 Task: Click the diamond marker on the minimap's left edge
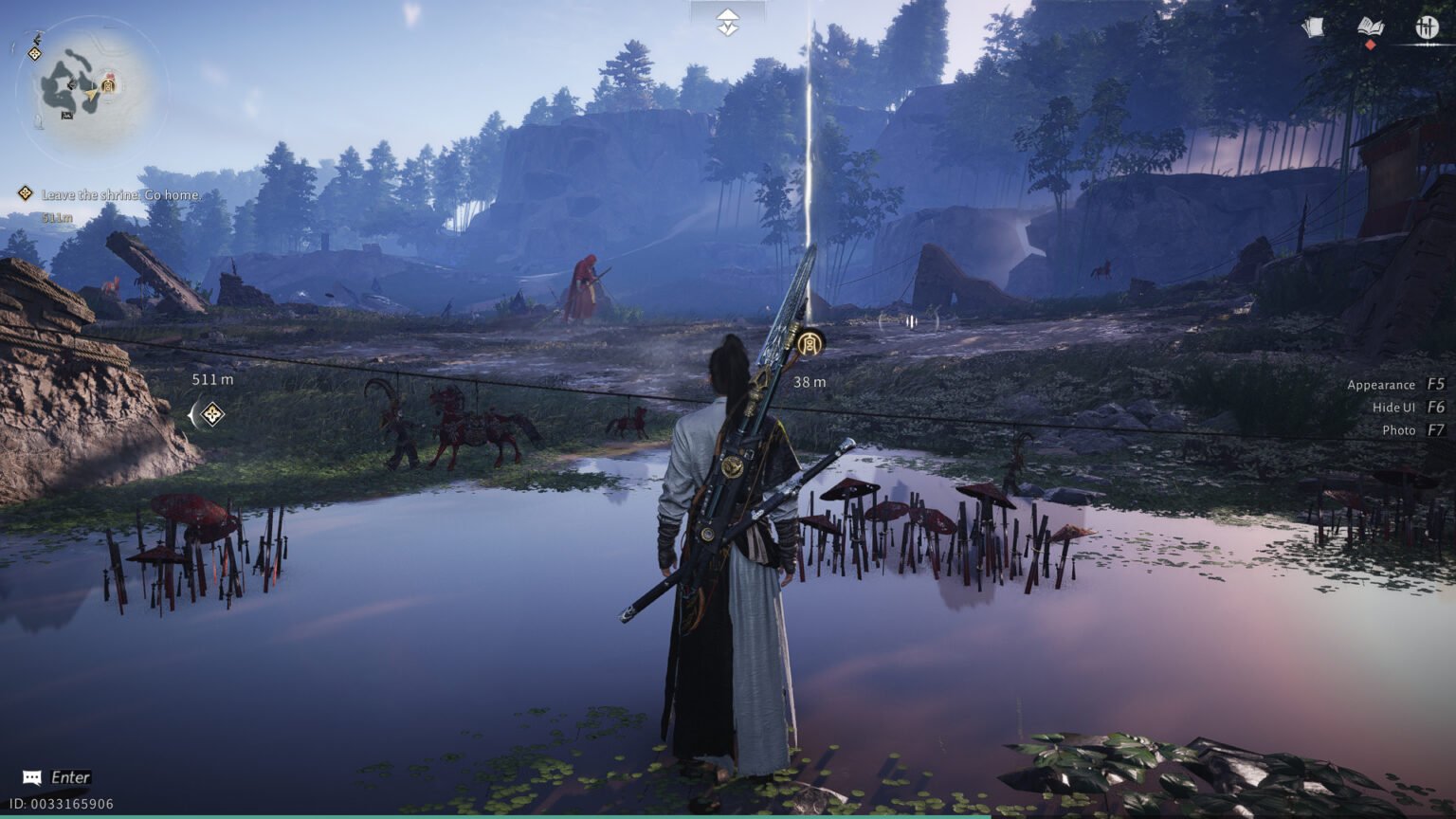(x=35, y=53)
